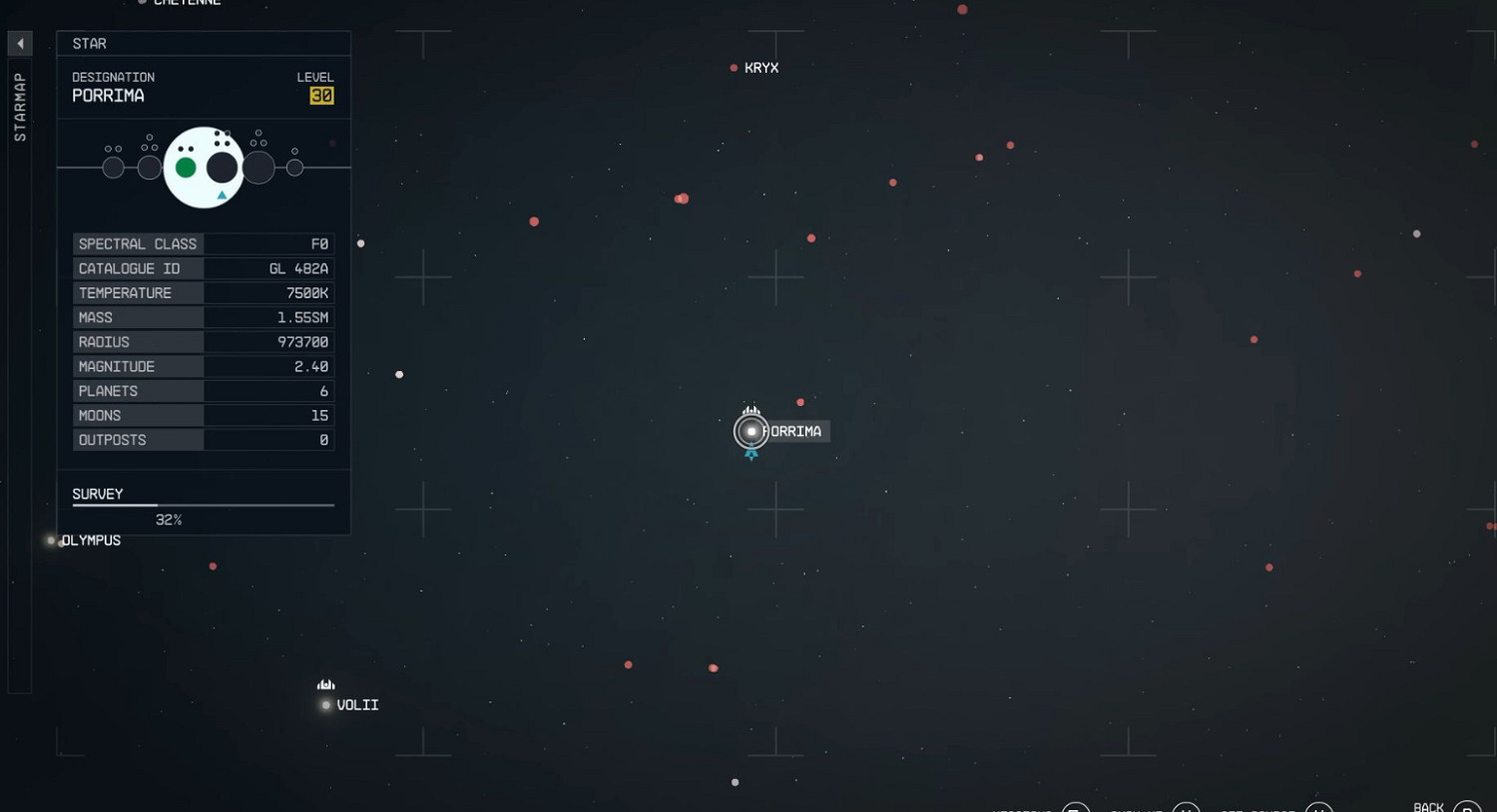Image resolution: width=1497 pixels, height=812 pixels.
Task: Click the yellow Level 30 badge
Action: click(x=321, y=96)
